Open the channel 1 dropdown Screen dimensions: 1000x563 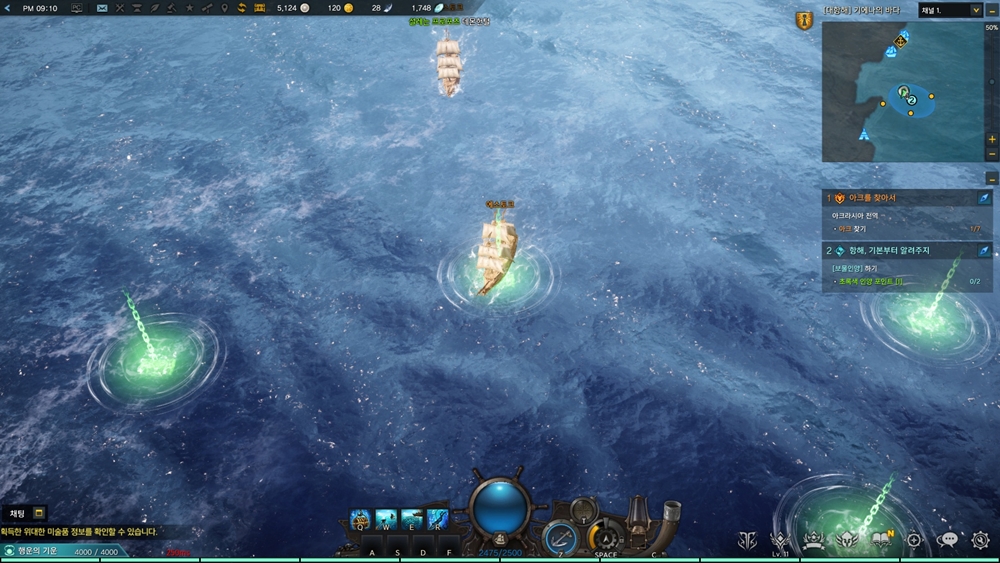[949, 10]
